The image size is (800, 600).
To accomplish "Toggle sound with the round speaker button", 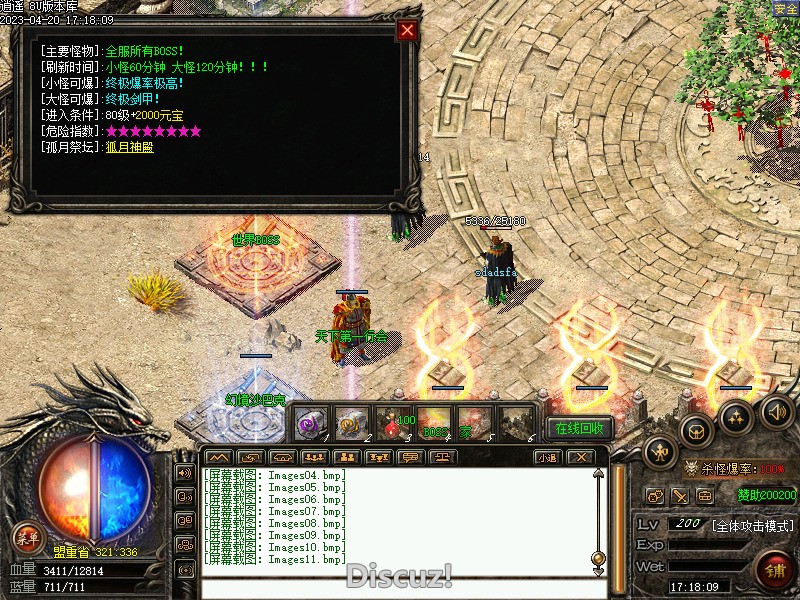I will 776,409.
